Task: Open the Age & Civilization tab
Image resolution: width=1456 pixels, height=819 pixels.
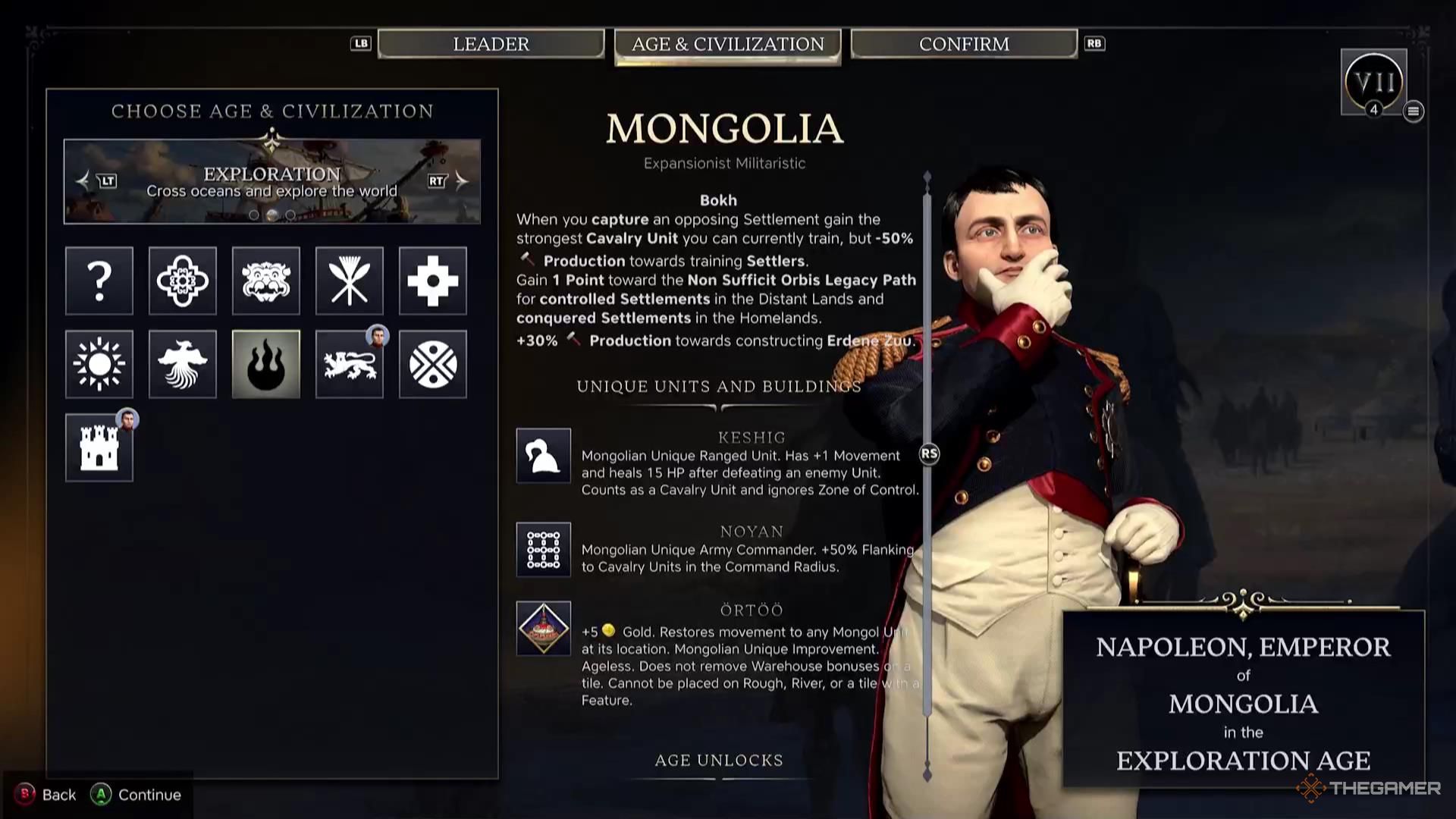Action: click(727, 45)
